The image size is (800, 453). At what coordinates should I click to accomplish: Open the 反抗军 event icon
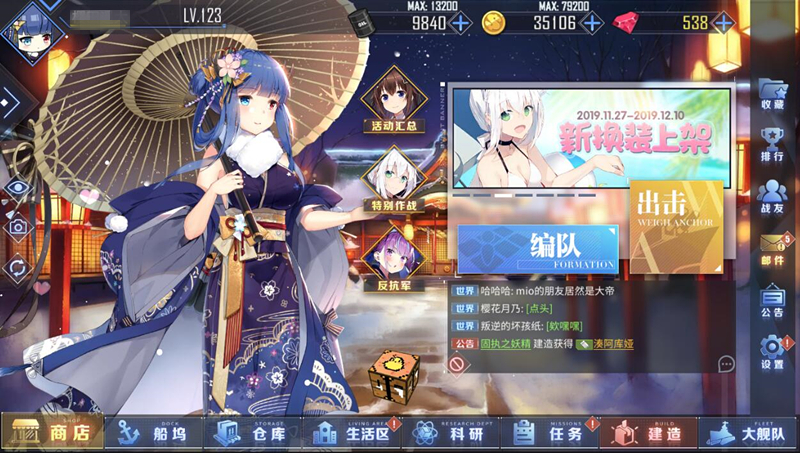(392, 256)
